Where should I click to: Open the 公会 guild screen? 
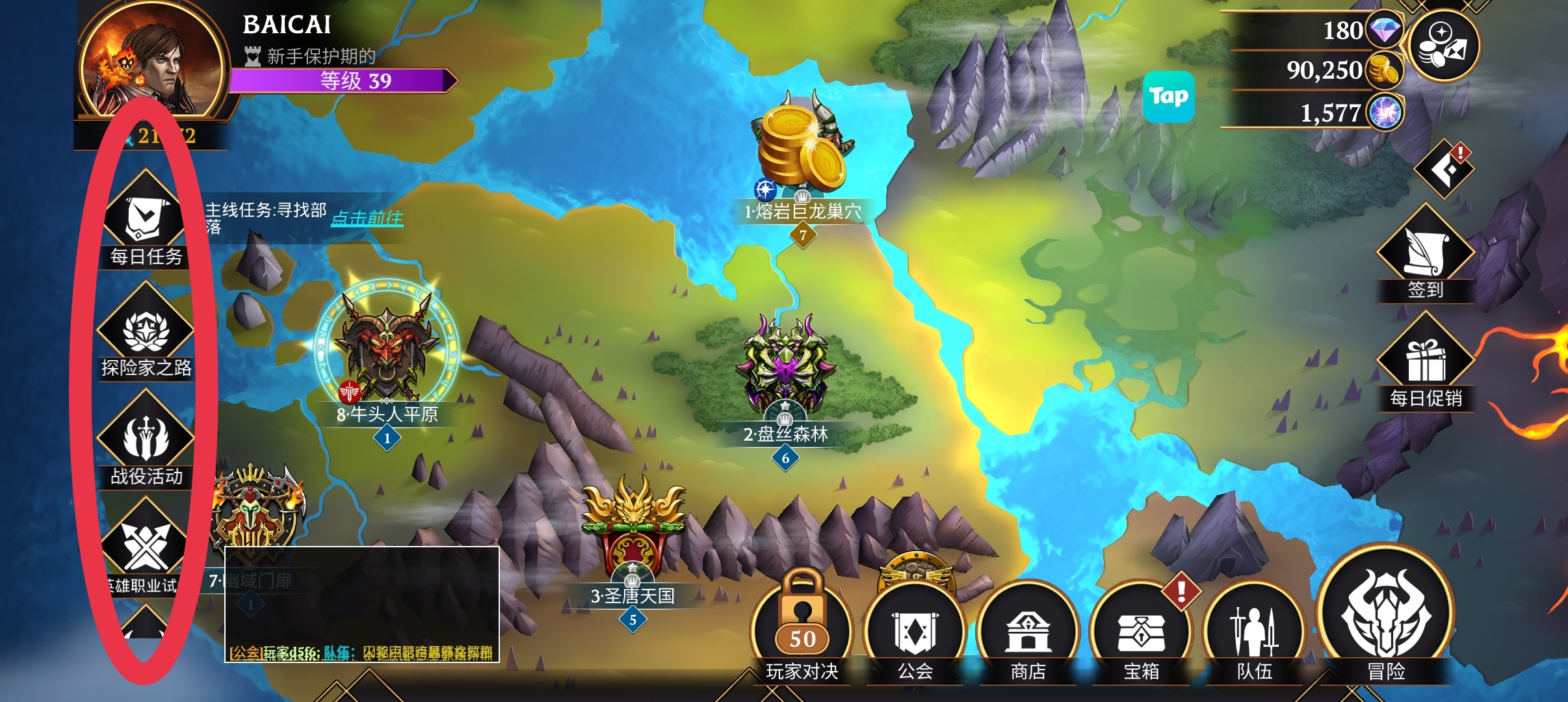tap(915, 630)
